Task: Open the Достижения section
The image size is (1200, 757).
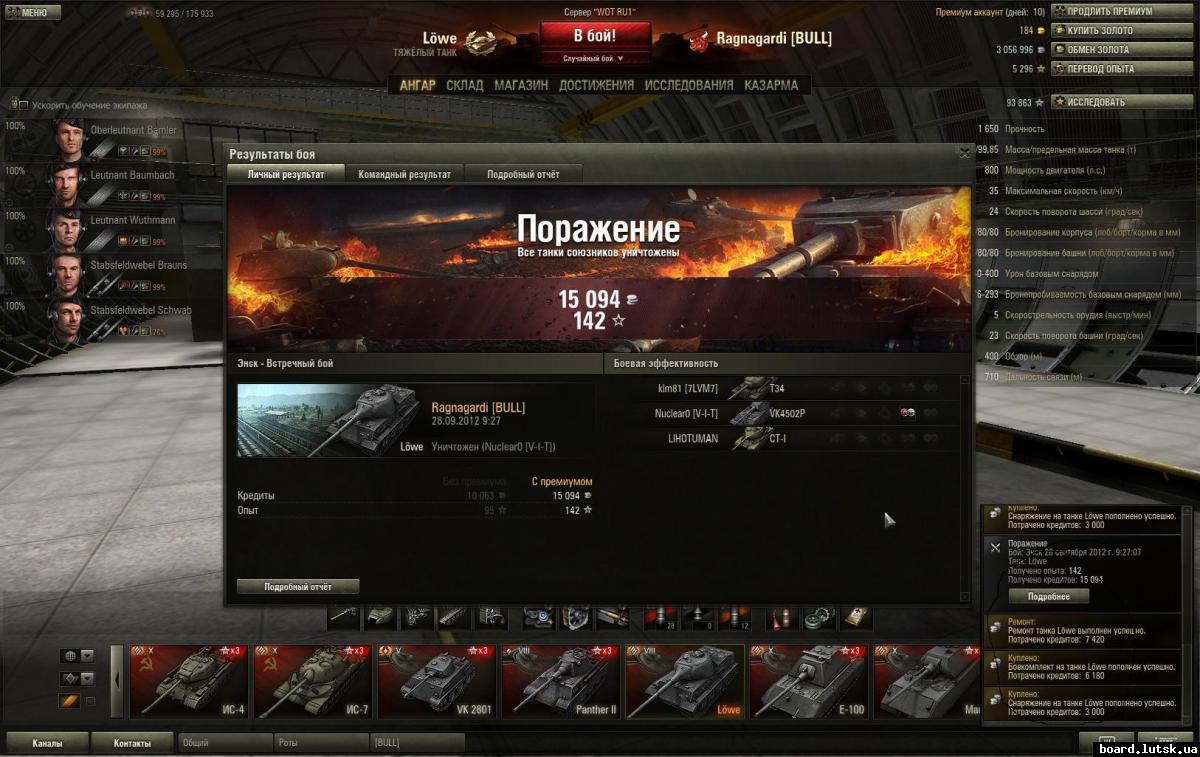Action: coord(596,86)
